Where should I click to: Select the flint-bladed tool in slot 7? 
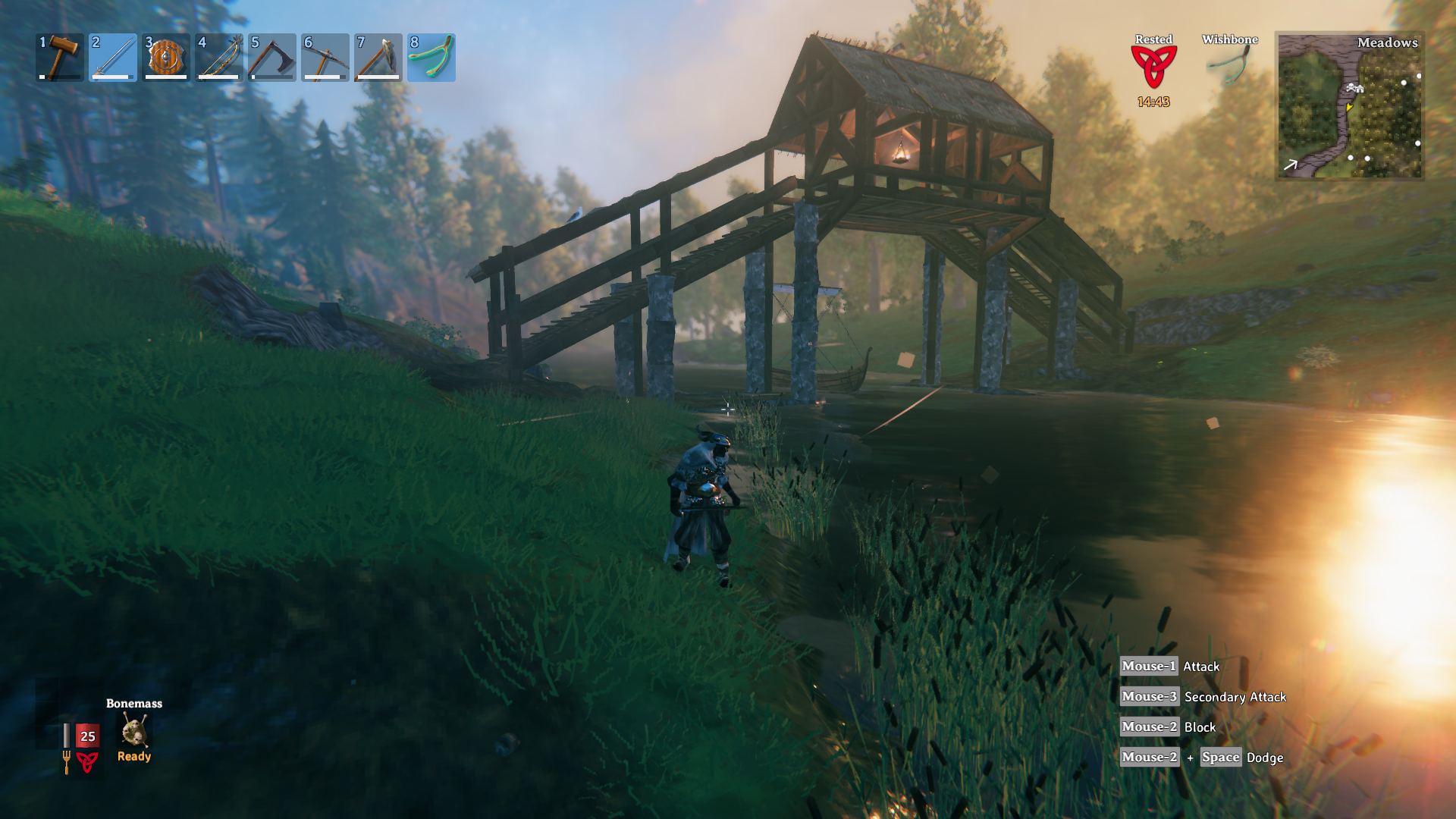click(378, 58)
